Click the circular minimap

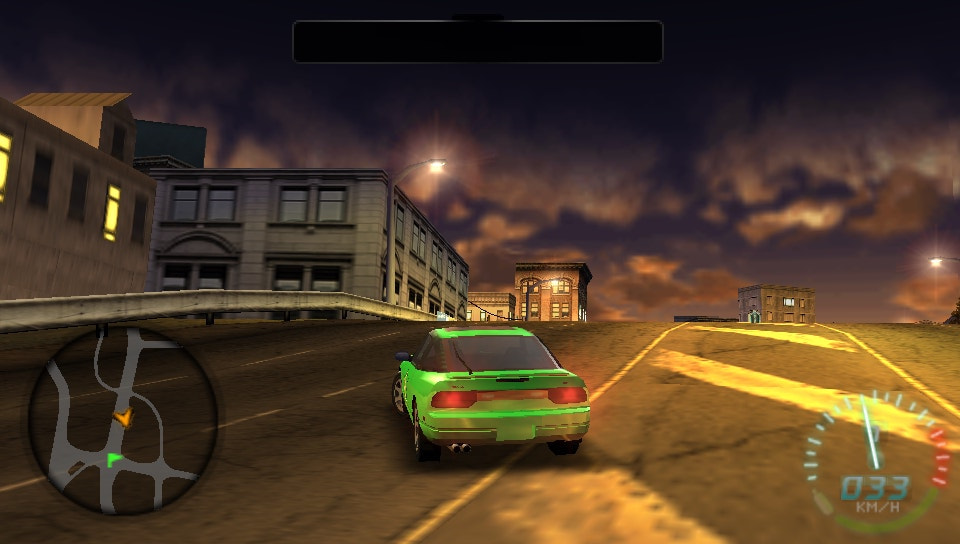click(122, 420)
